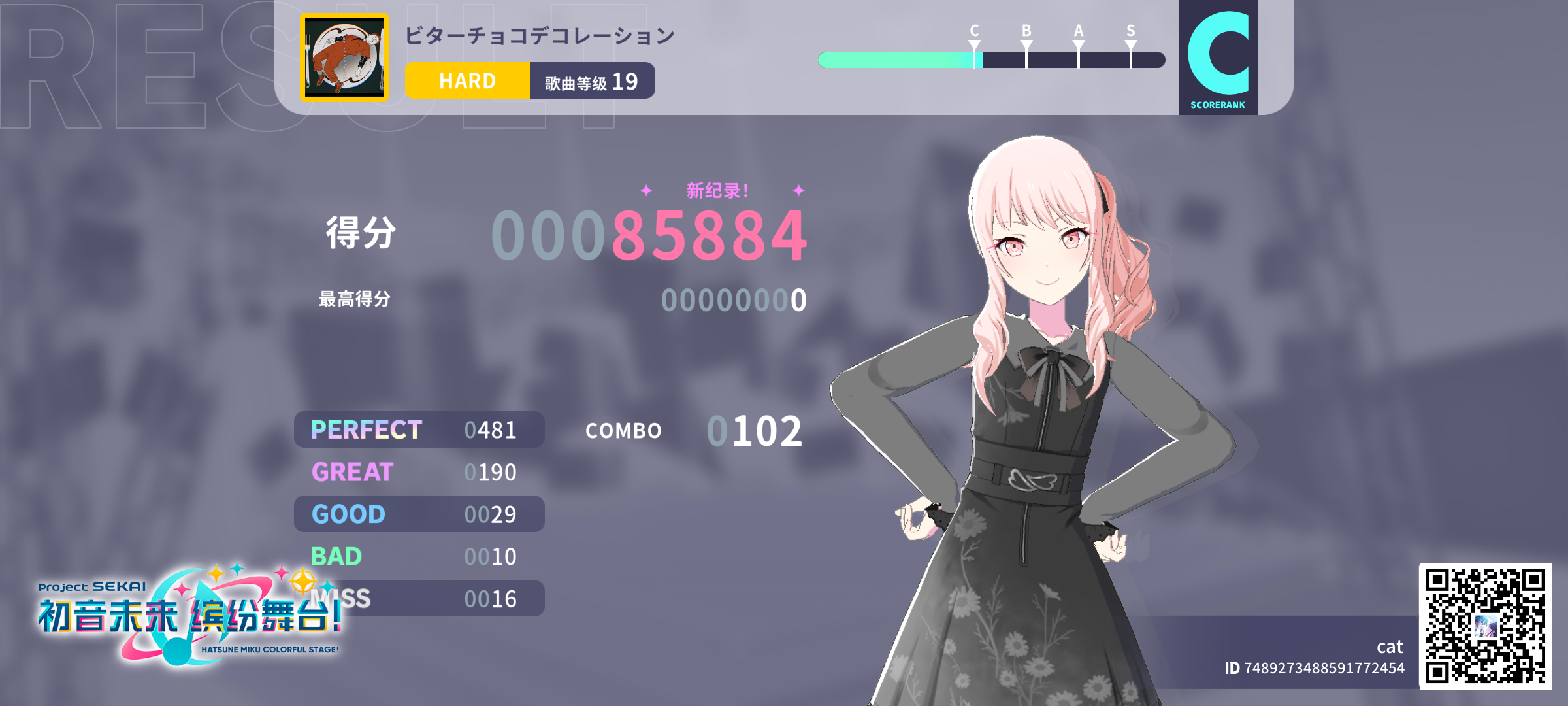The height and width of the screenshot is (706, 1568).
Task: Click the A rank marker on progress bar
Action: click(1077, 43)
